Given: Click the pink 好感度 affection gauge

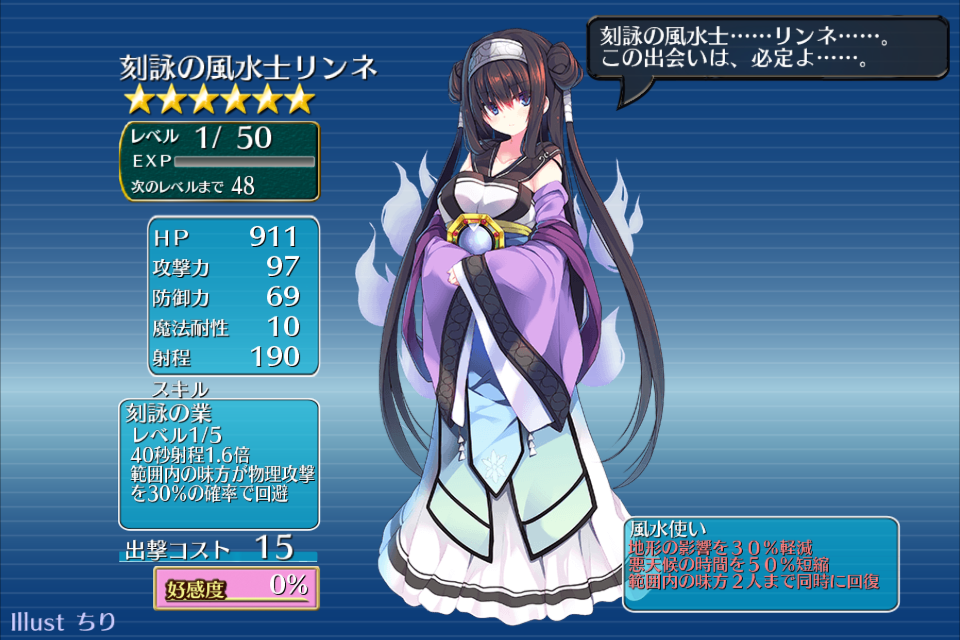Looking at the screenshot, I should pyautogui.click(x=236, y=587).
